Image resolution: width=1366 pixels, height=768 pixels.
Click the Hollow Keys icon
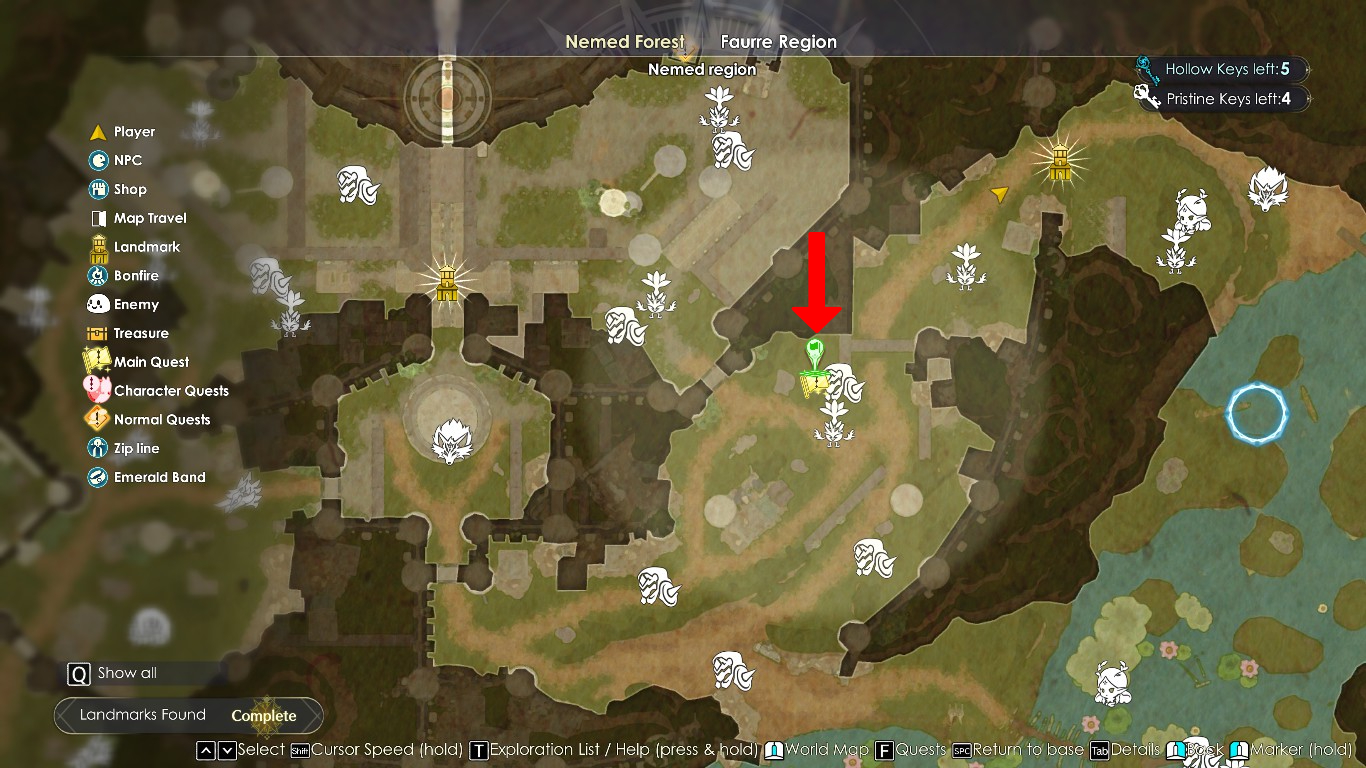pyautogui.click(x=1147, y=69)
